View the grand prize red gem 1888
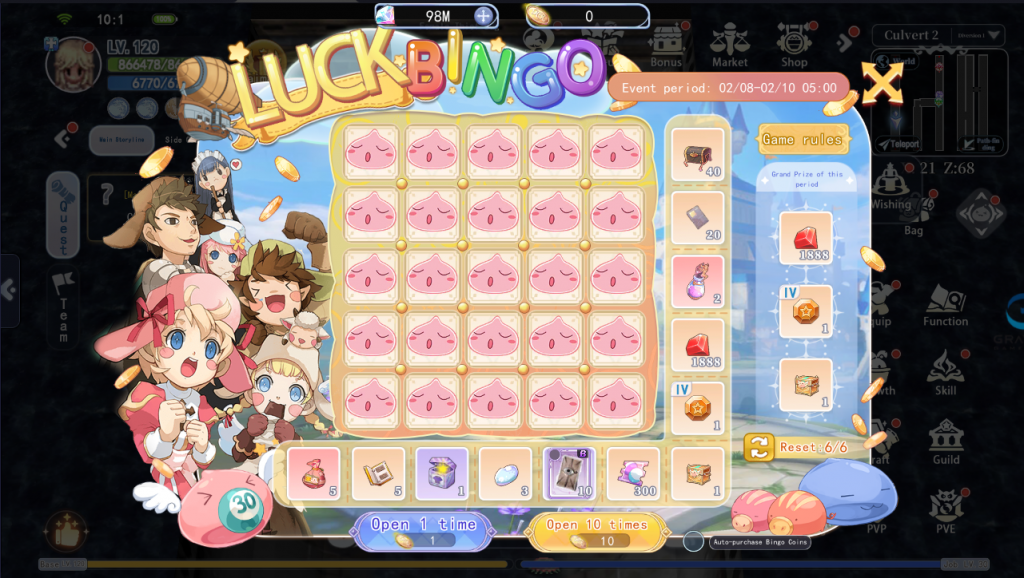 pyautogui.click(x=805, y=237)
